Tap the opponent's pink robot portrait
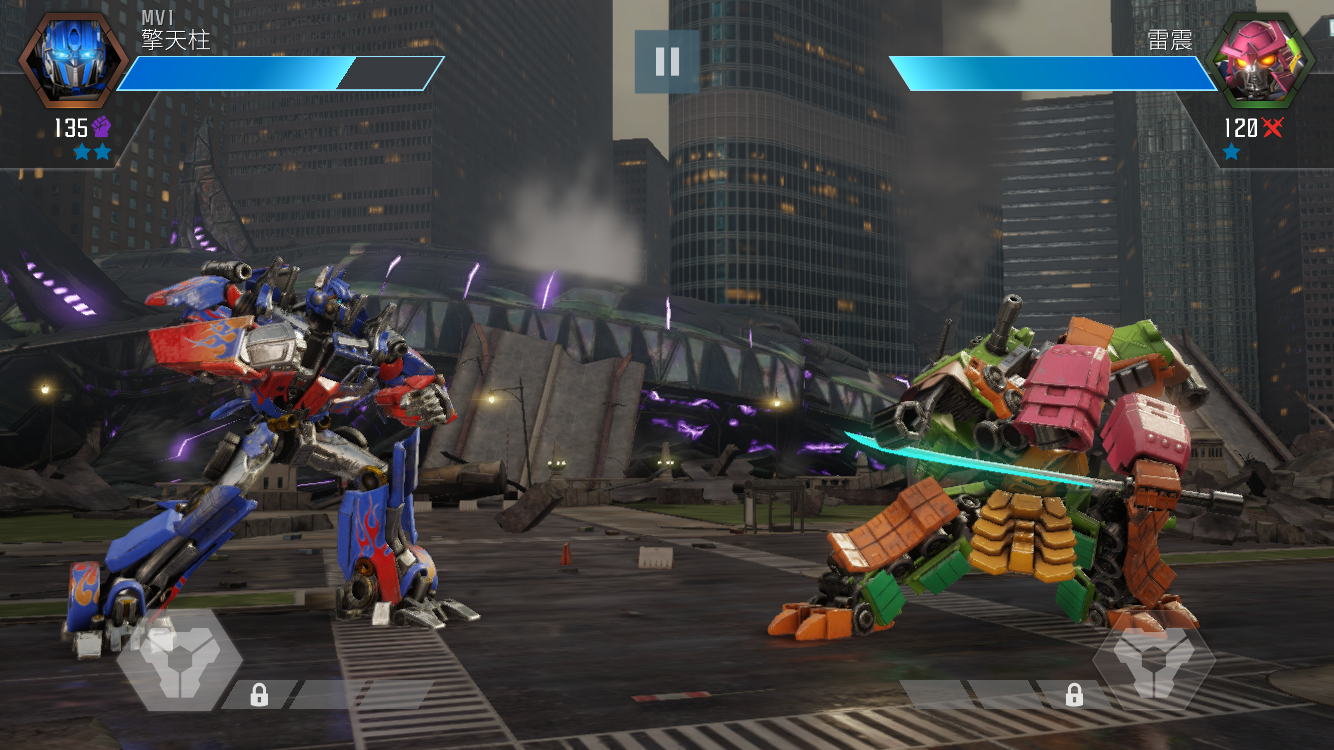The width and height of the screenshot is (1334, 750). pos(1258,61)
